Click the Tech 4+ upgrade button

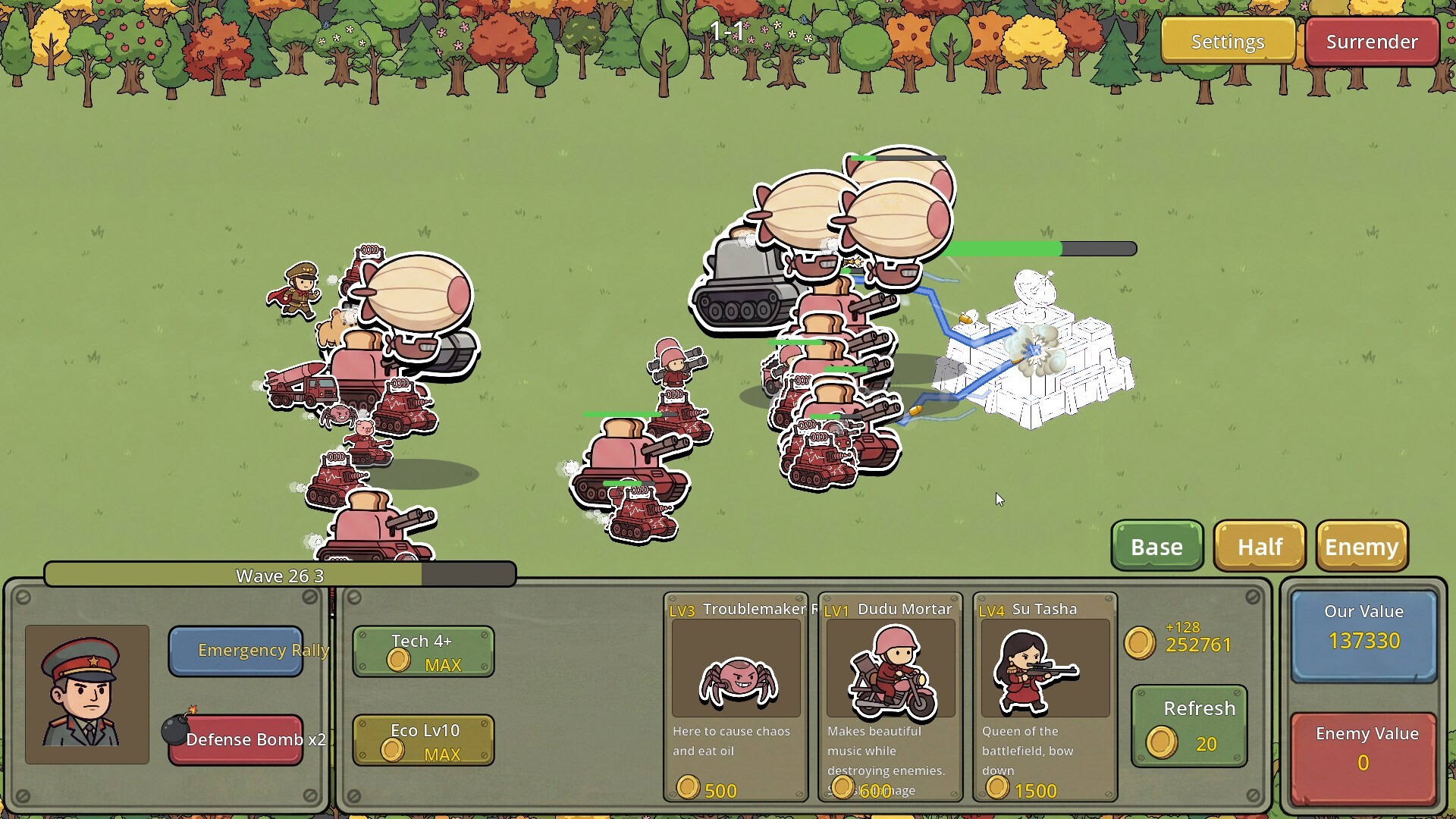click(423, 651)
